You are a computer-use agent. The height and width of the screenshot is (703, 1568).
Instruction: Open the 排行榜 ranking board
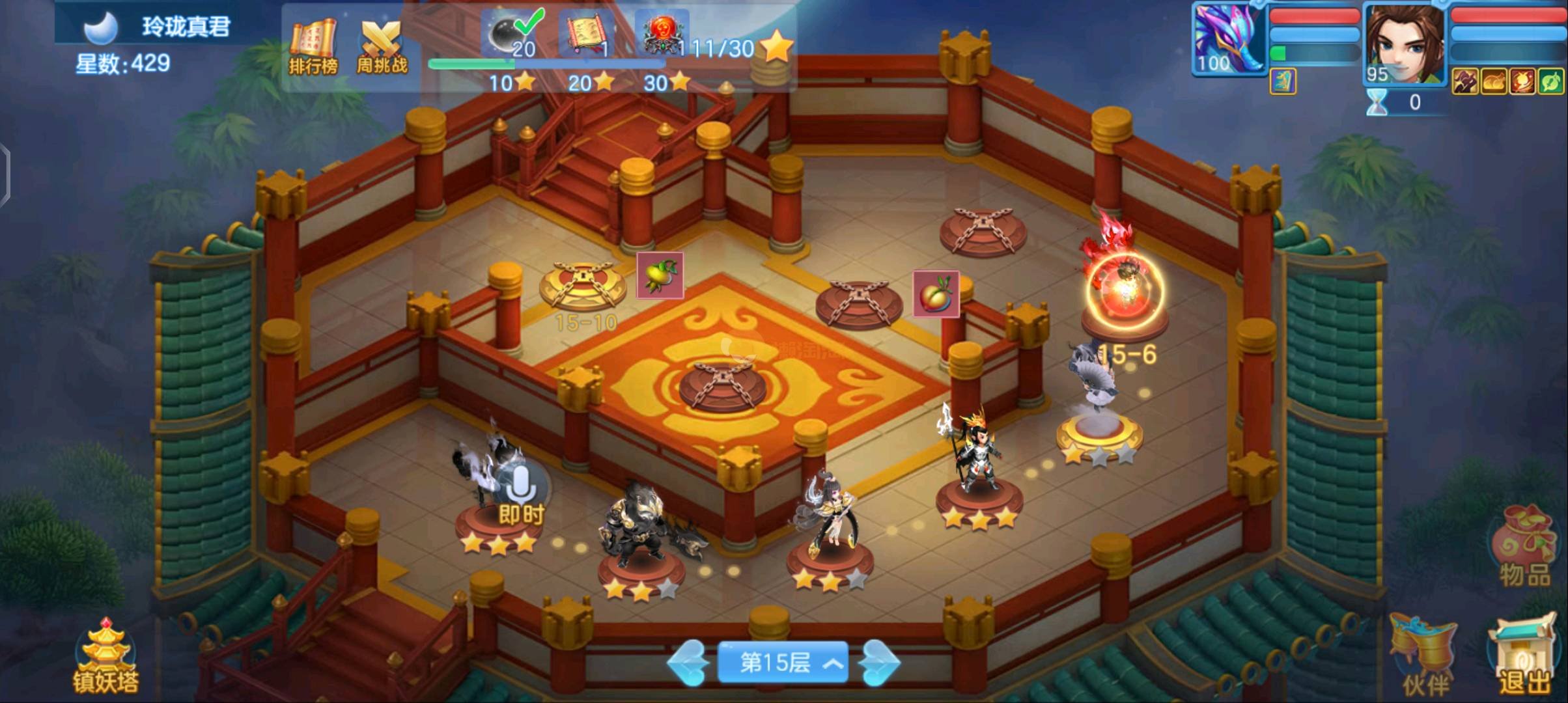click(313, 46)
